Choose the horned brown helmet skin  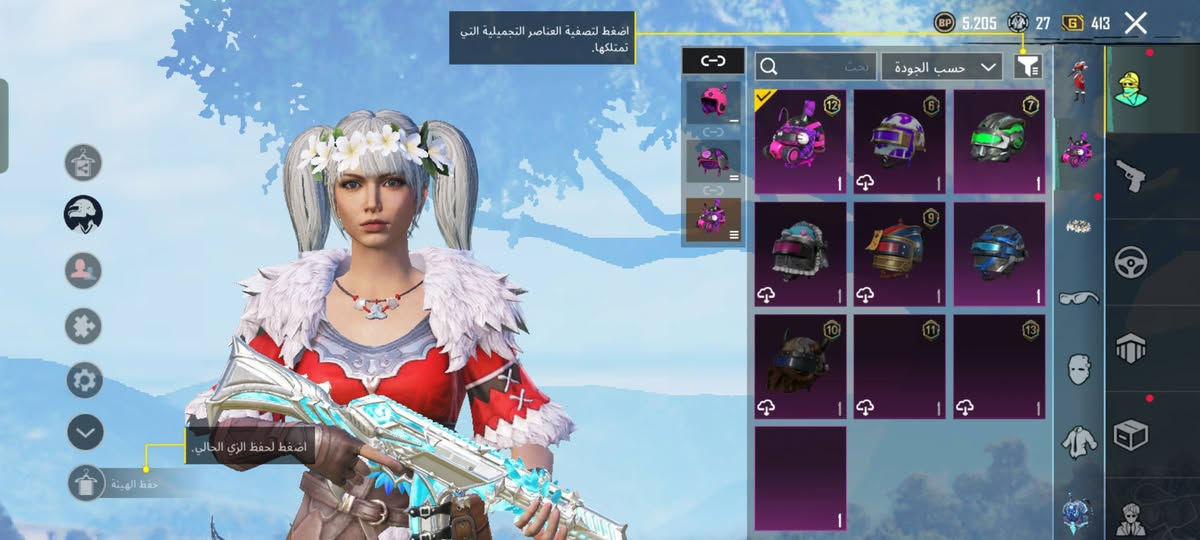point(800,366)
